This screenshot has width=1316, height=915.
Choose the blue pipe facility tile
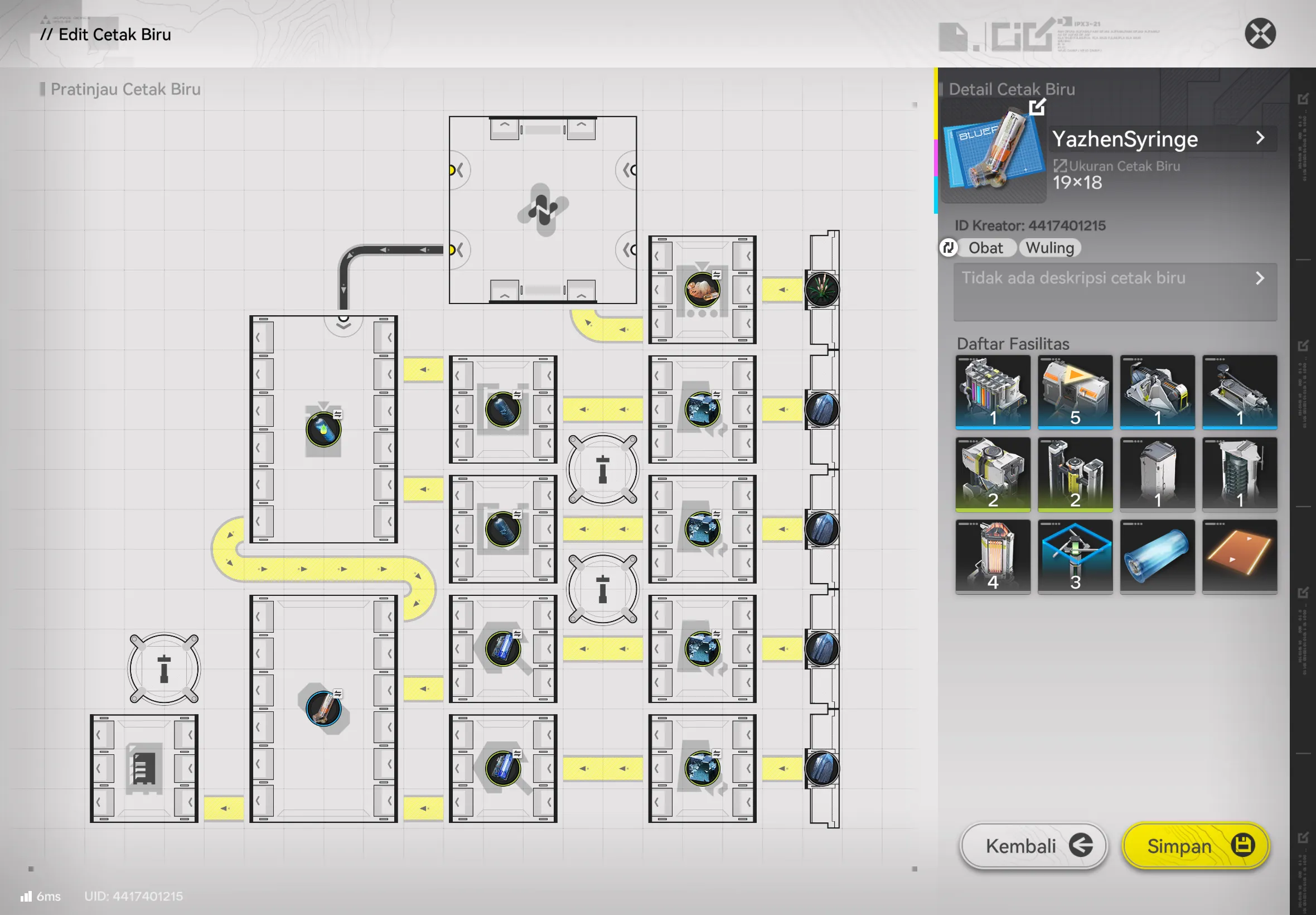click(x=1157, y=557)
